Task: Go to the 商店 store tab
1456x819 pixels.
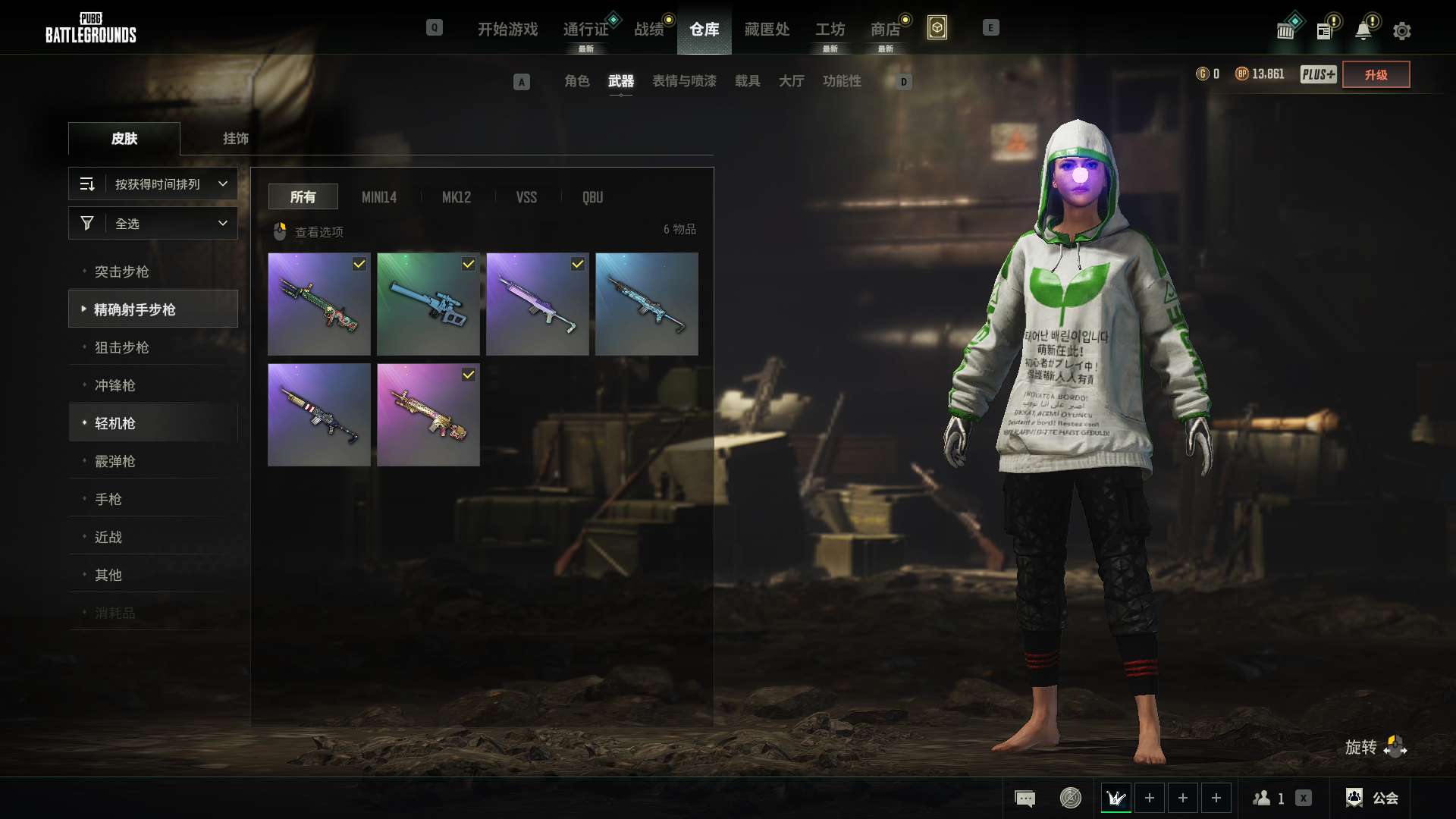Action: (885, 29)
